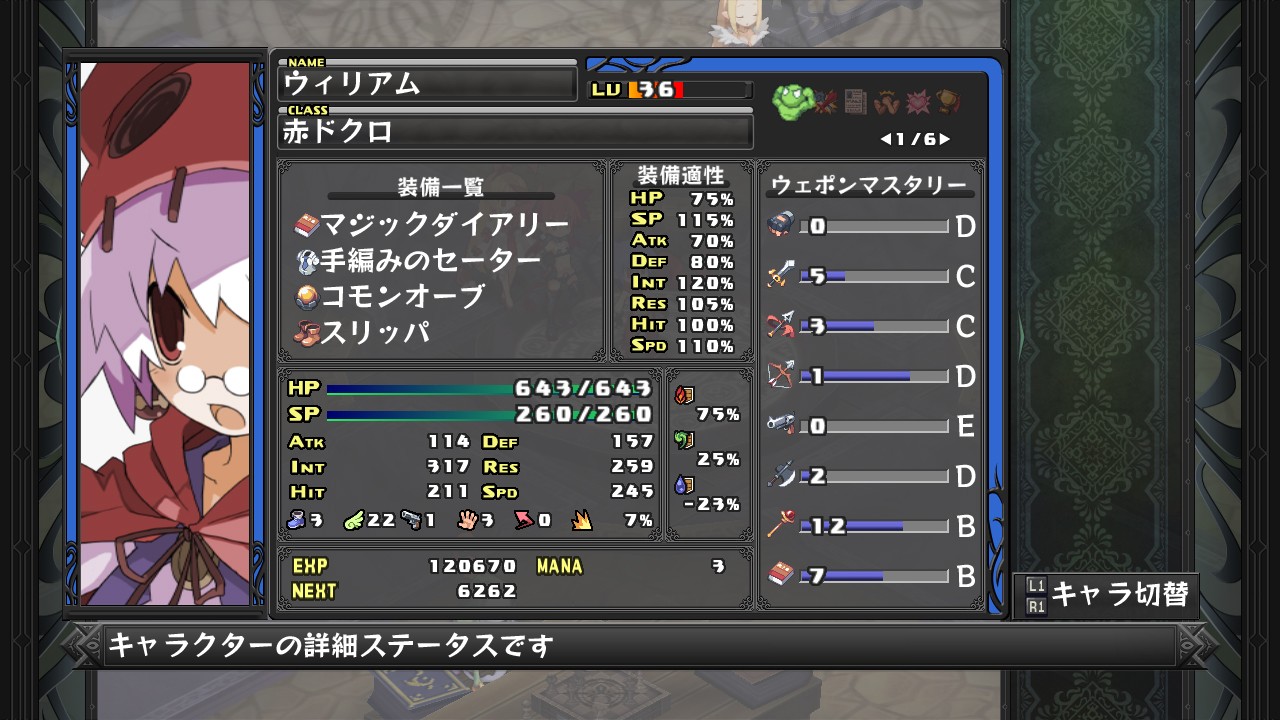Select the Sword weapon mastery icon
1280x720 pixels.
[x=778, y=276]
